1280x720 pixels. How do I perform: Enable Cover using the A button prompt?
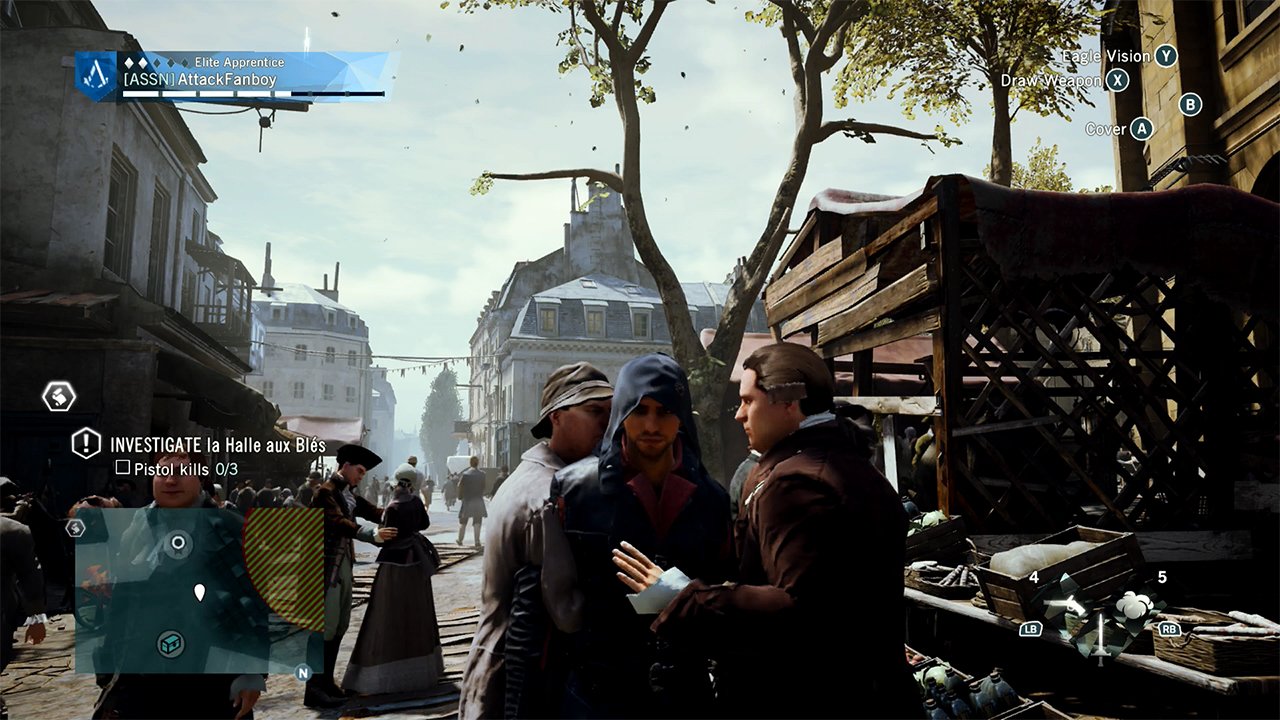pos(1143,128)
